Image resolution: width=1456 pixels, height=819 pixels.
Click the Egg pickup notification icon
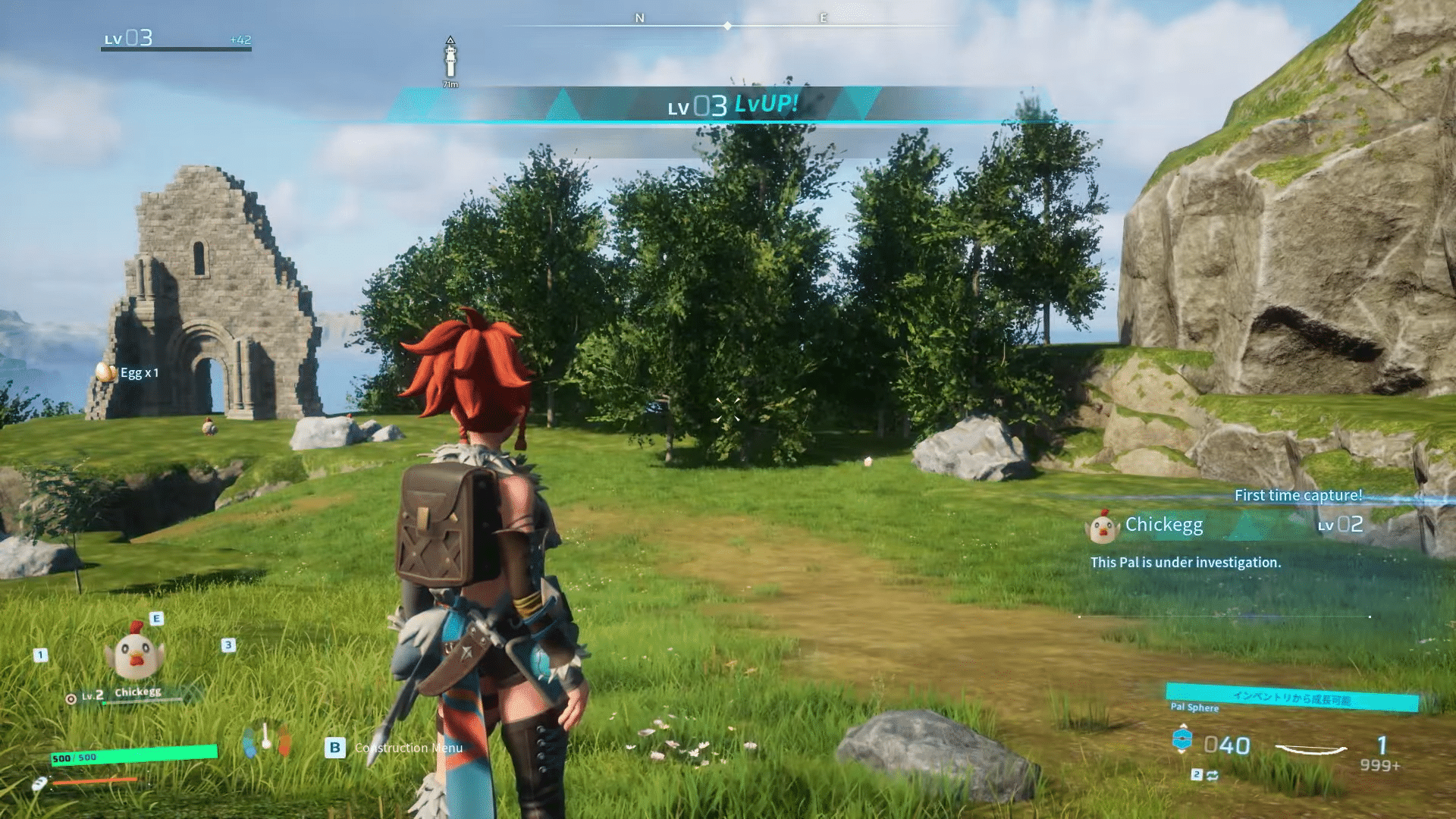click(105, 372)
